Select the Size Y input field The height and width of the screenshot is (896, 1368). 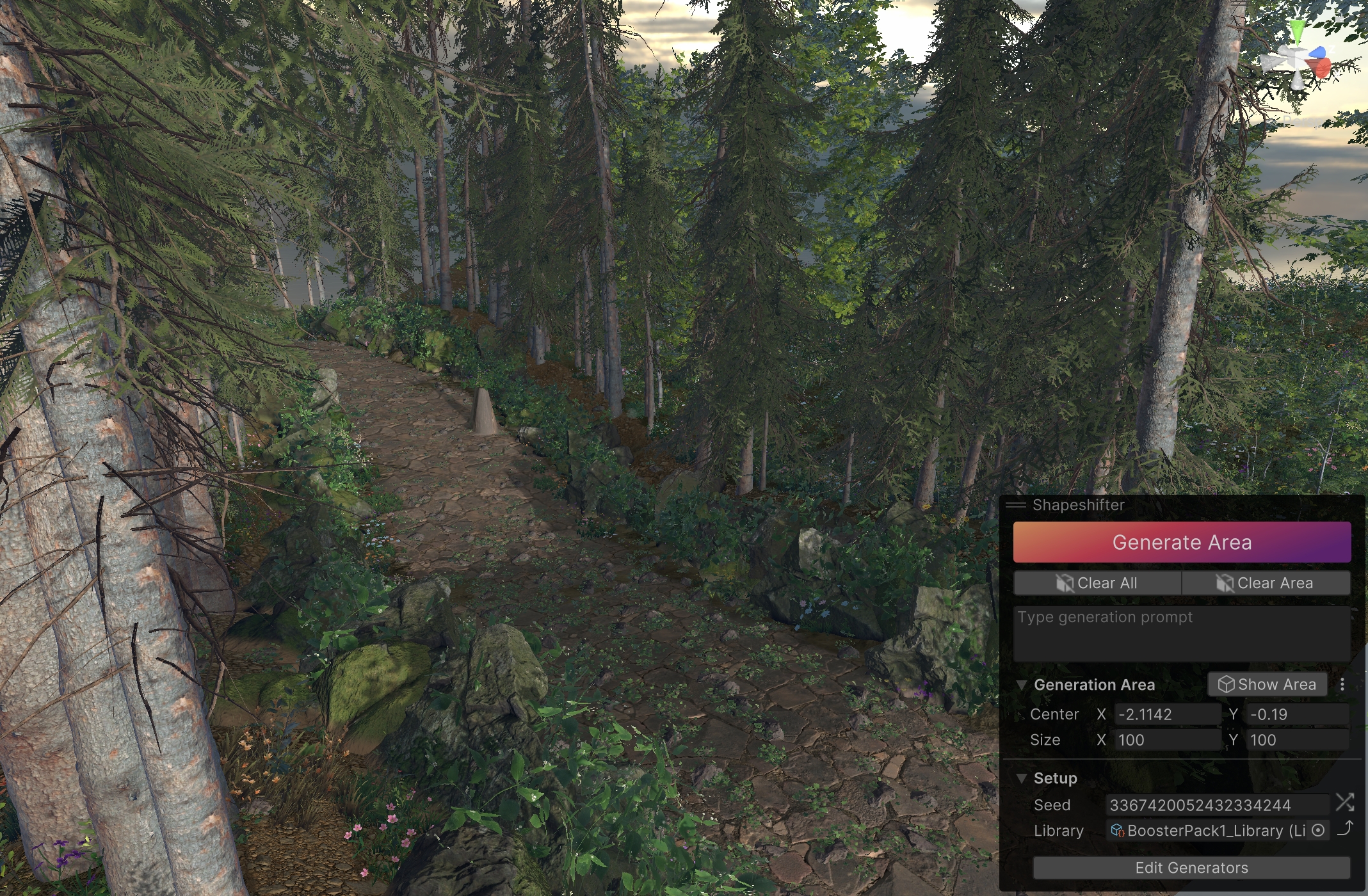pos(1297,740)
